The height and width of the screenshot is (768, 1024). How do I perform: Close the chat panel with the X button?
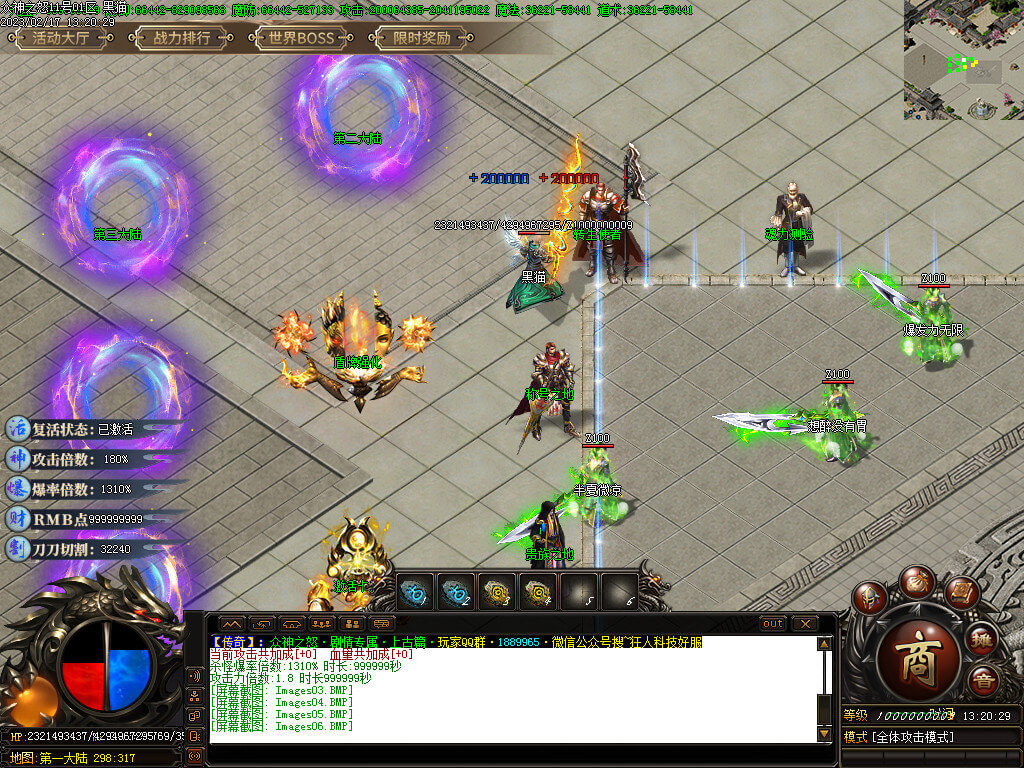coord(805,624)
